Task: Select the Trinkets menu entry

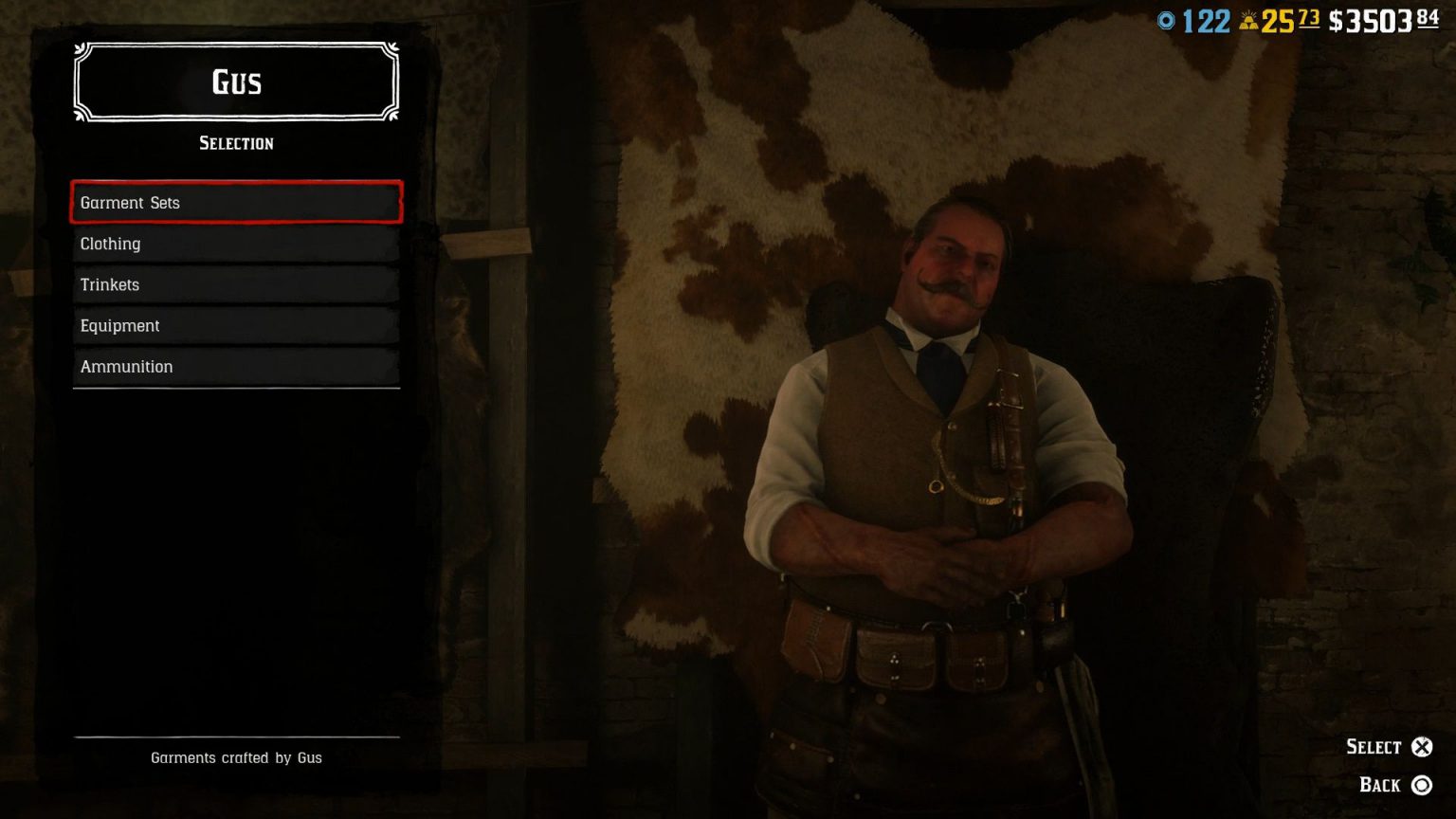Action: (x=235, y=284)
